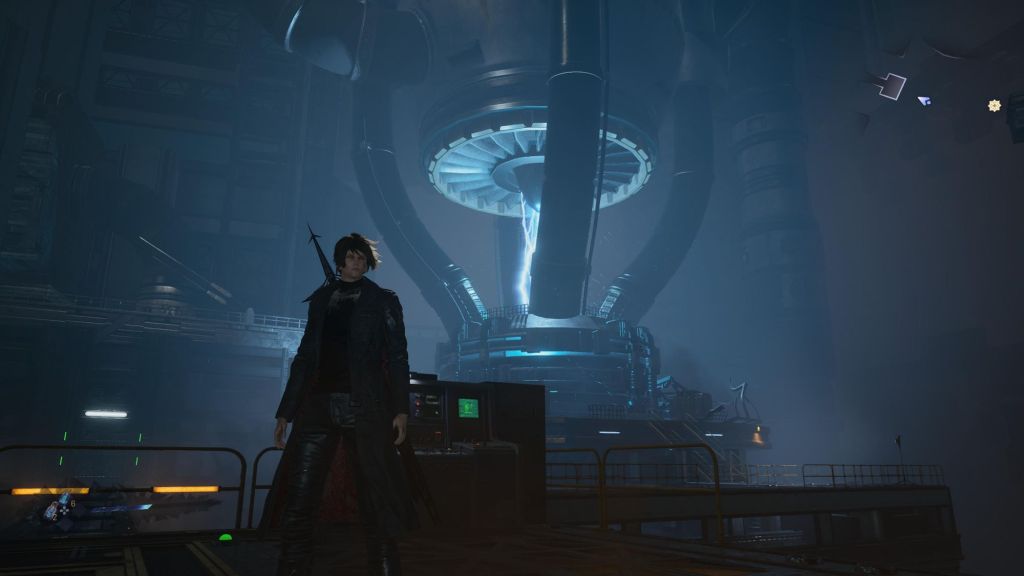This screenshot has height=576, width=1024.
Task: Click the gold star objective marker on minimap
Action: pyautogui.click(x=994, y=105)
